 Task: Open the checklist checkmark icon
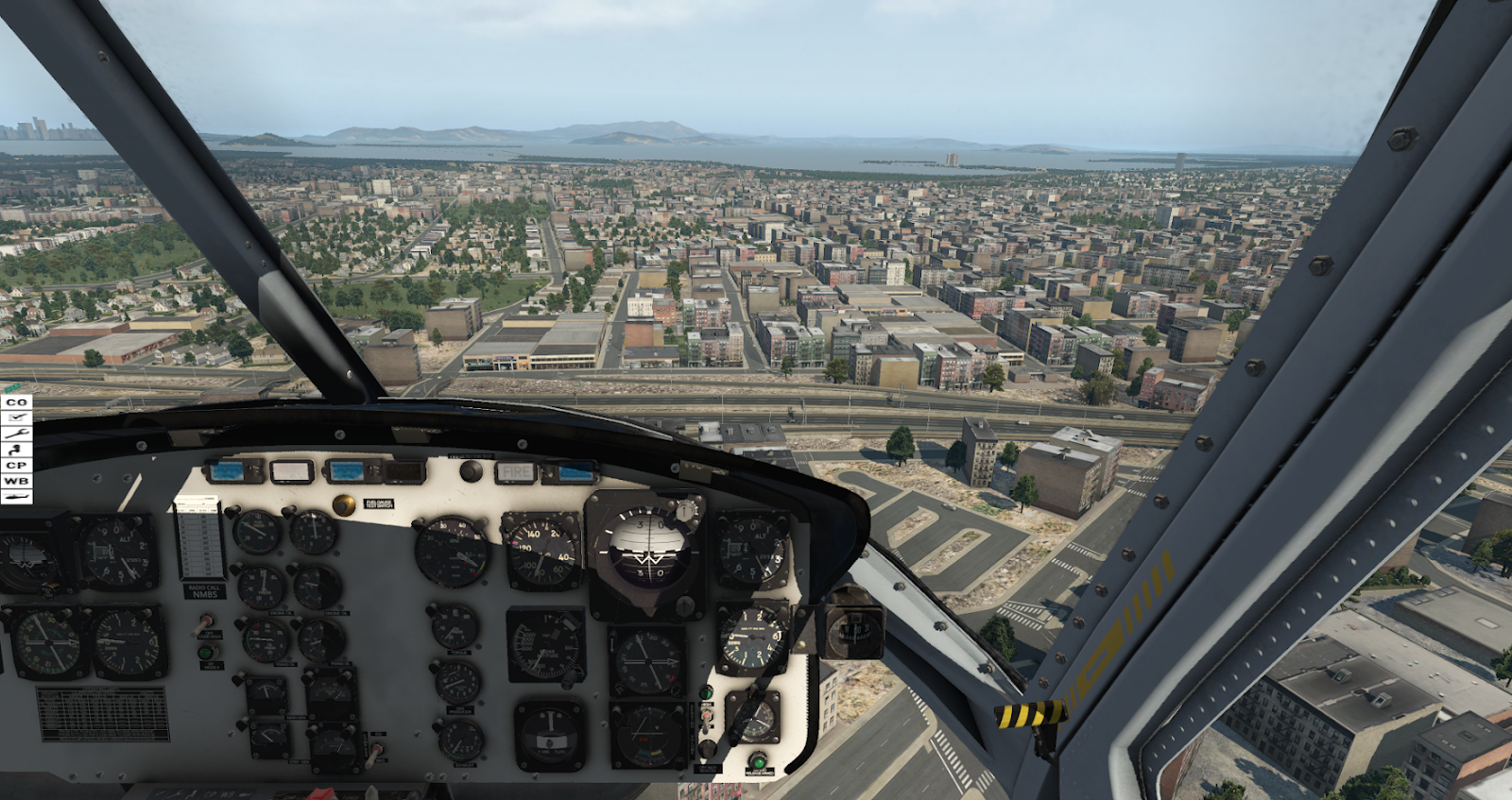pyautogui.click(x=16, y=417)
